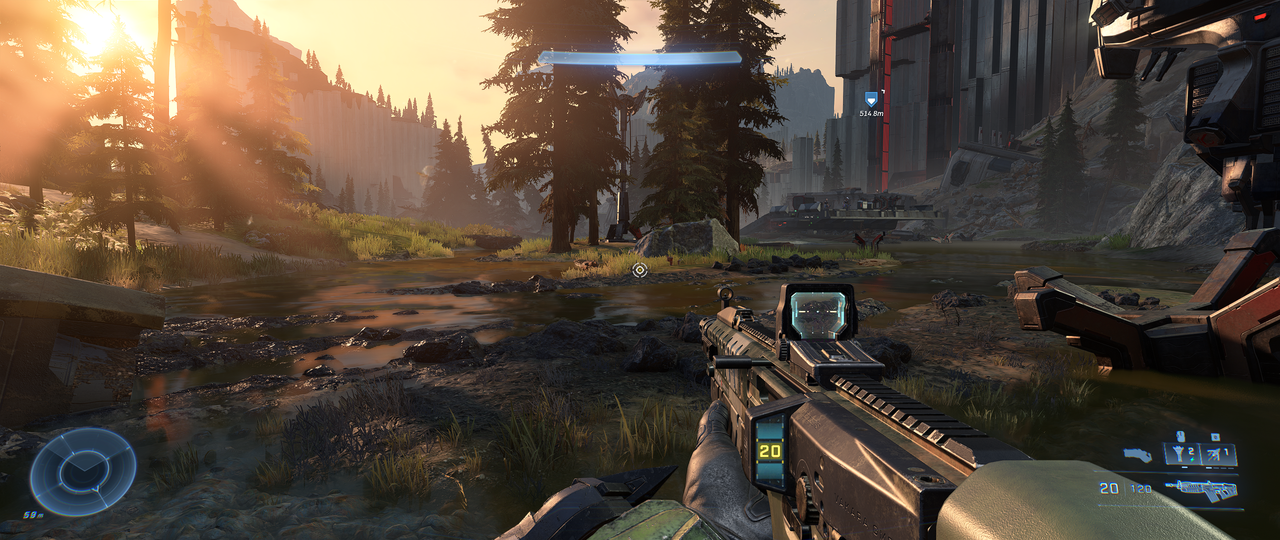Click the circular motion tracker radar

[x=82, y=471]
